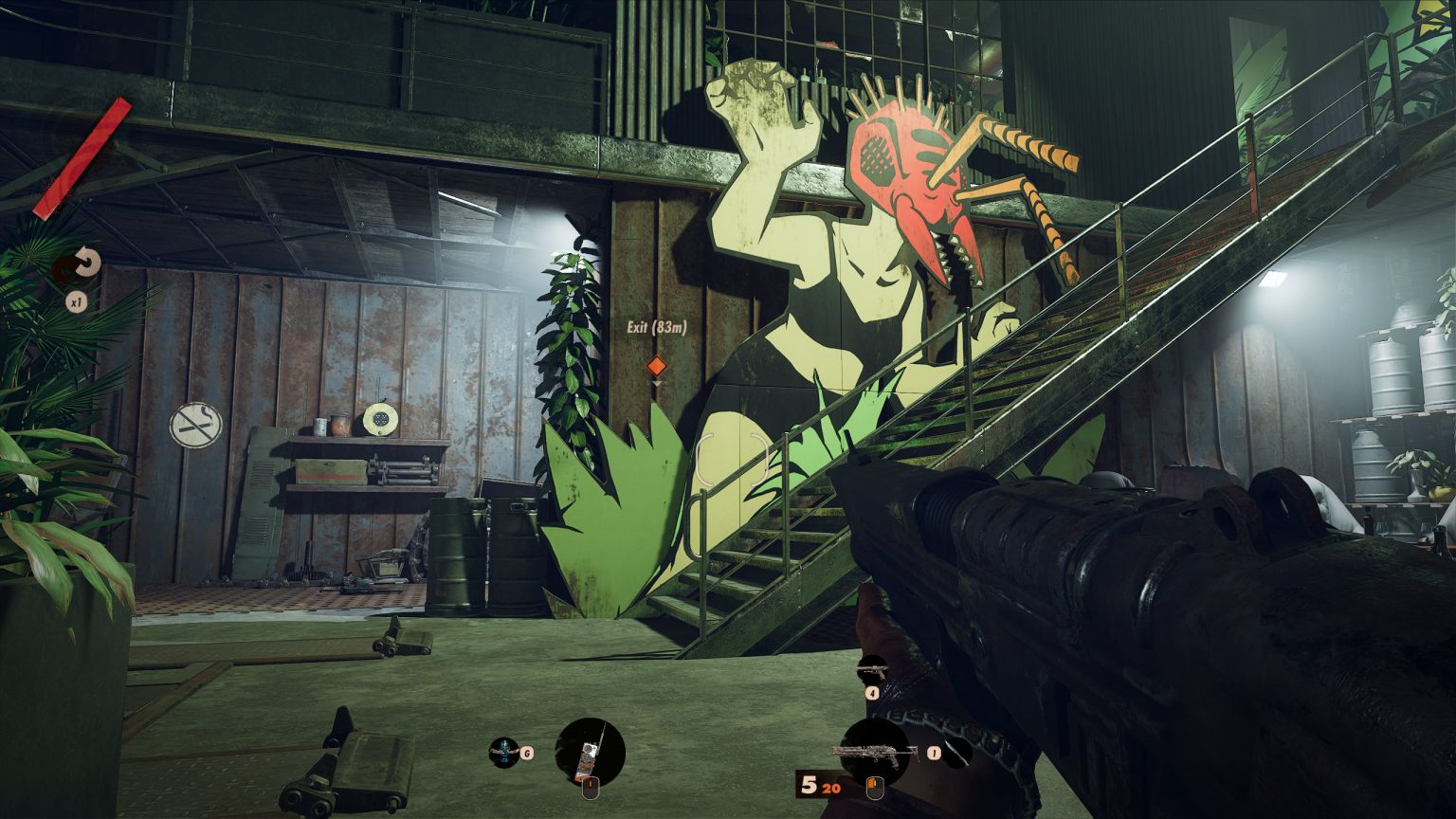Click the clock on the workshop shelf
1456x819 pixels.
pos(379,421)
